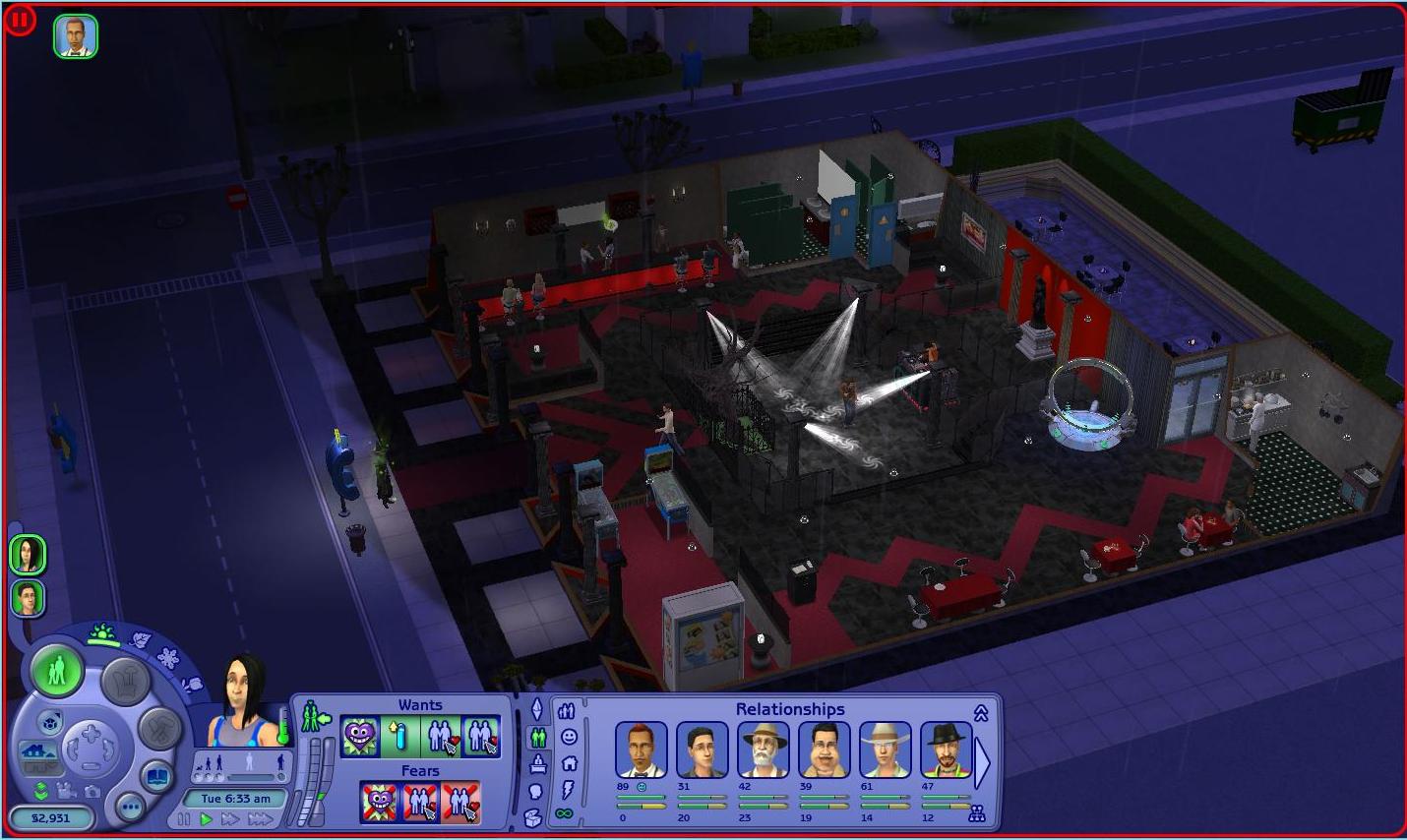Take a snapshot with the camera icon
Screen dimensions: 1407x840
[92, 791]
